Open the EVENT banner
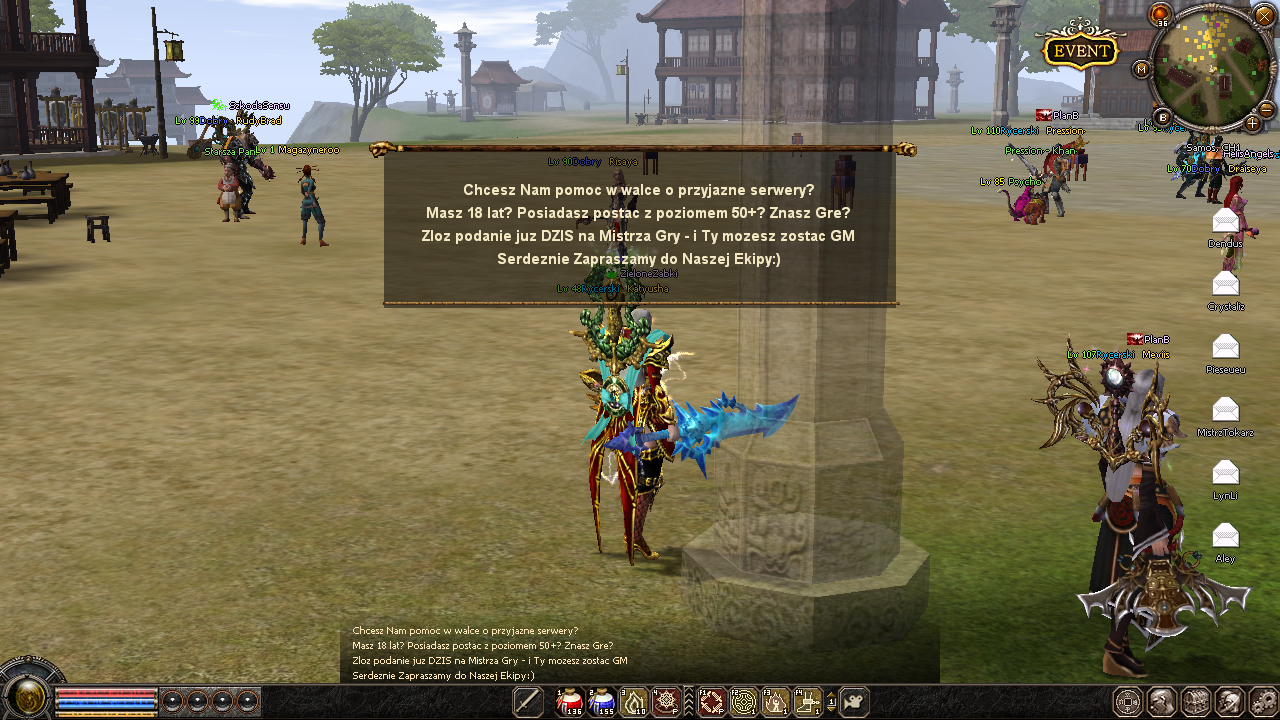 click(1081, 50)
